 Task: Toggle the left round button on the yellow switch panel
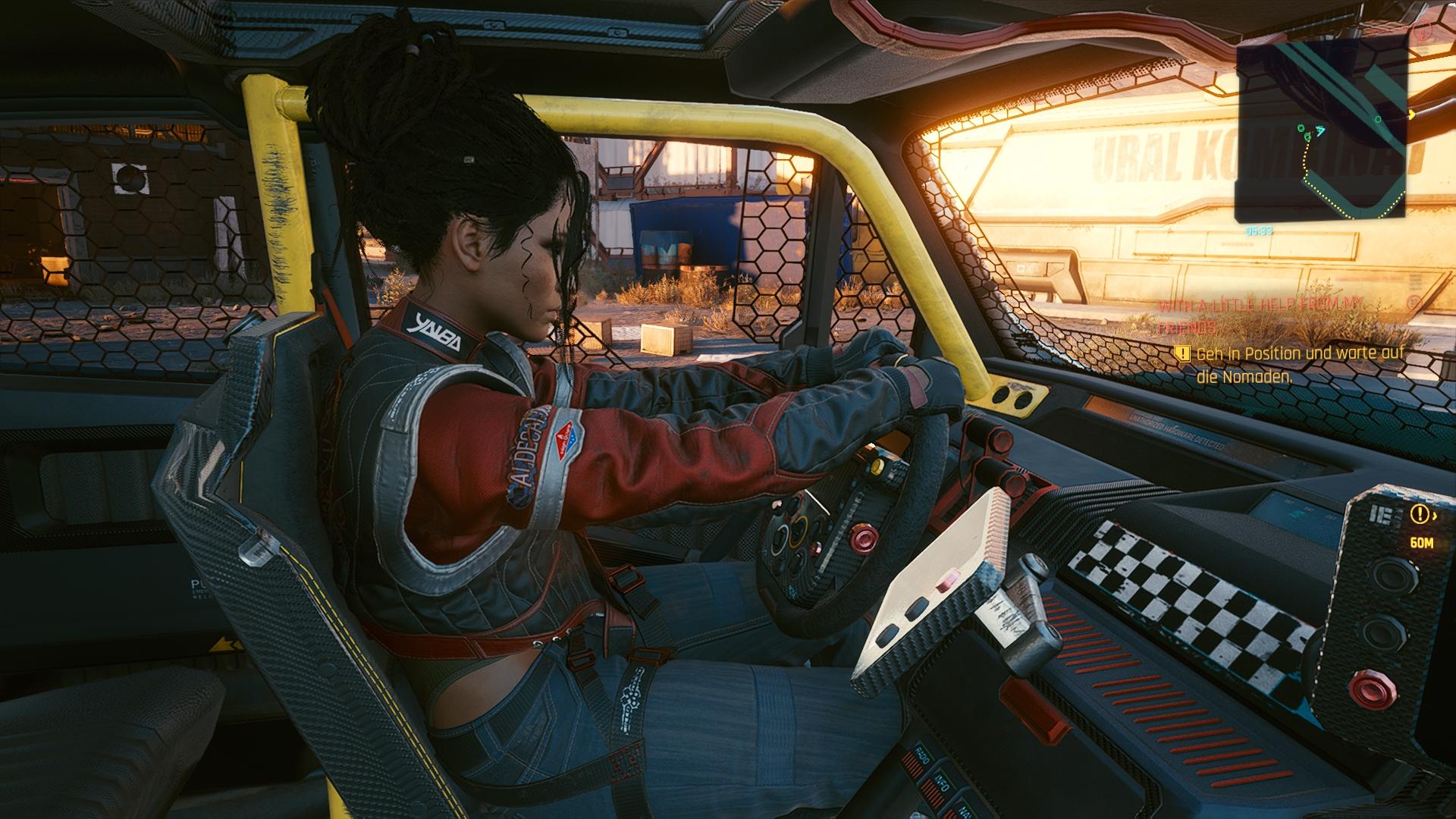1001,395
